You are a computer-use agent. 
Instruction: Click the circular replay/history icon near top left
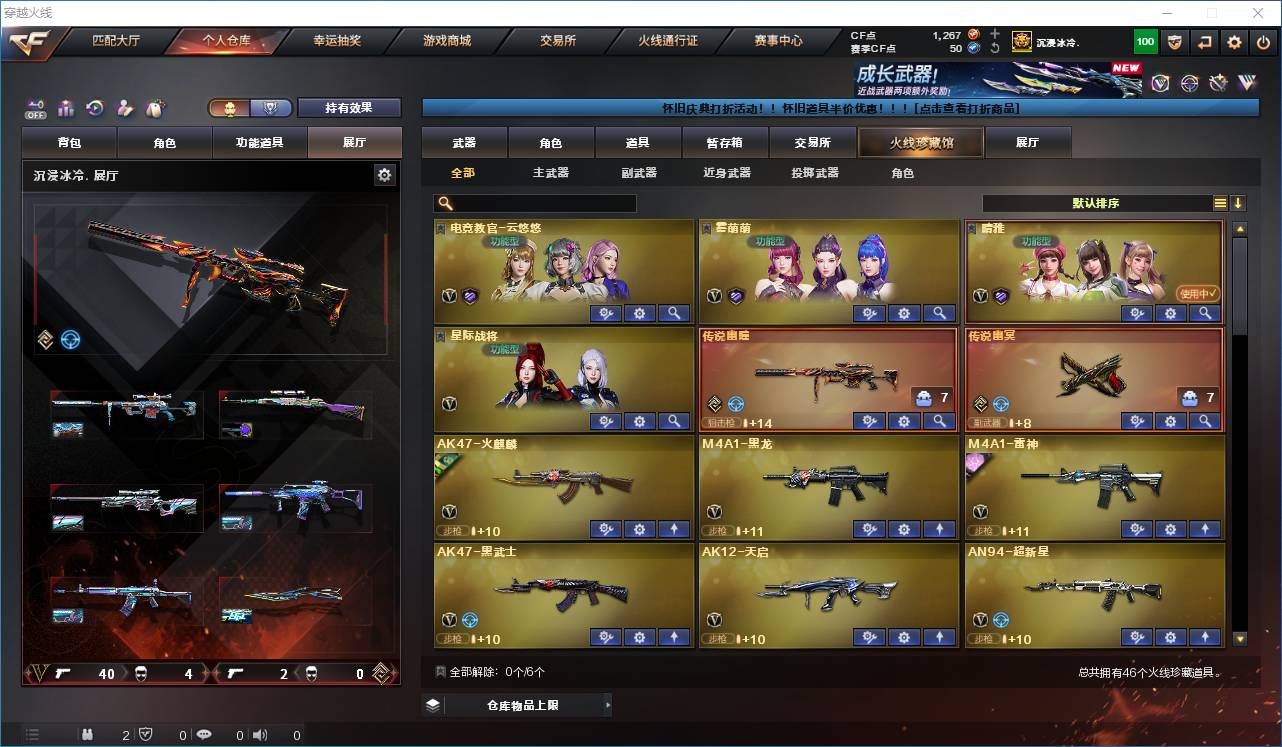[95, 107]
